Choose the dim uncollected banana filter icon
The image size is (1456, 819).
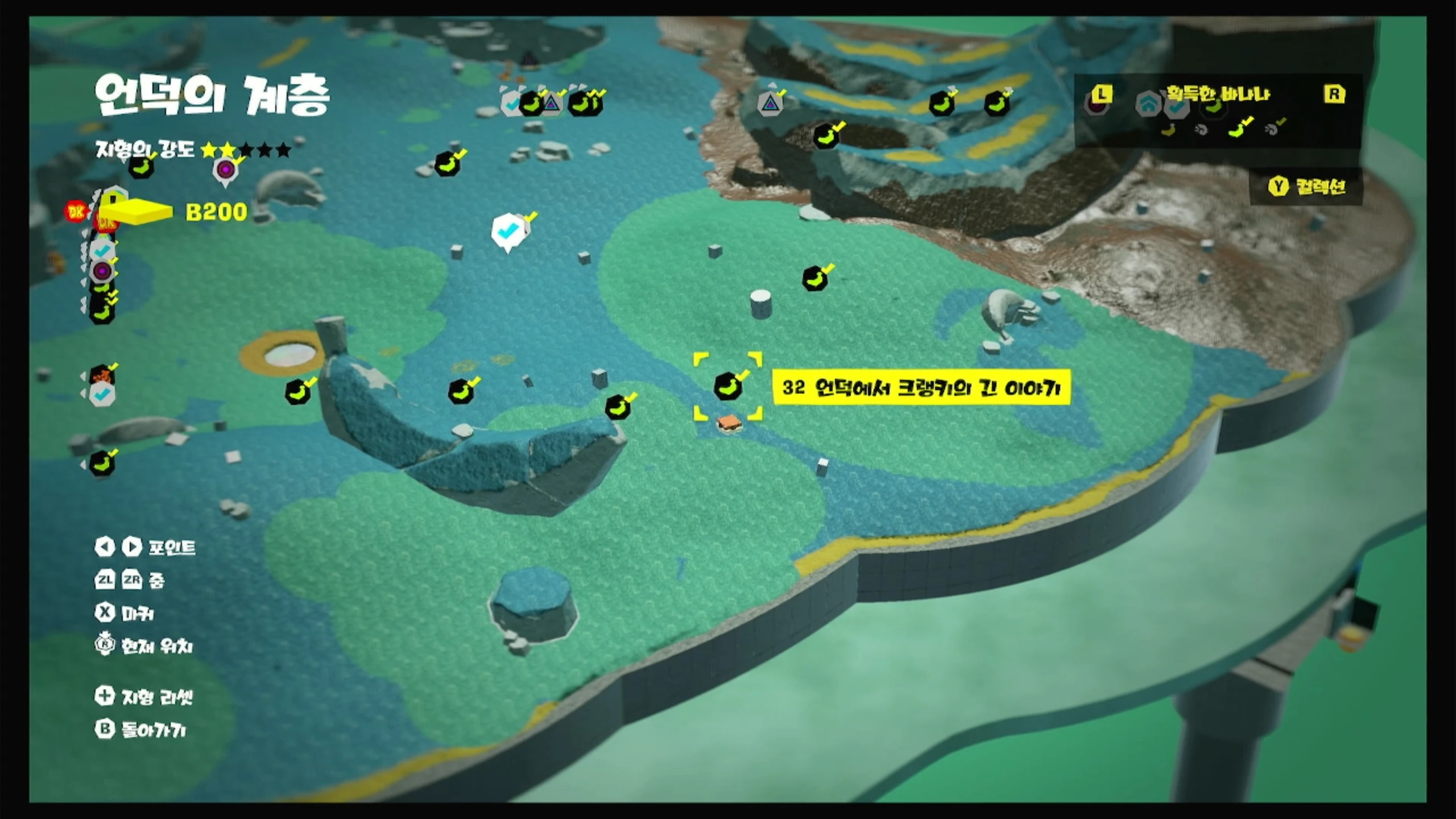1168,130
